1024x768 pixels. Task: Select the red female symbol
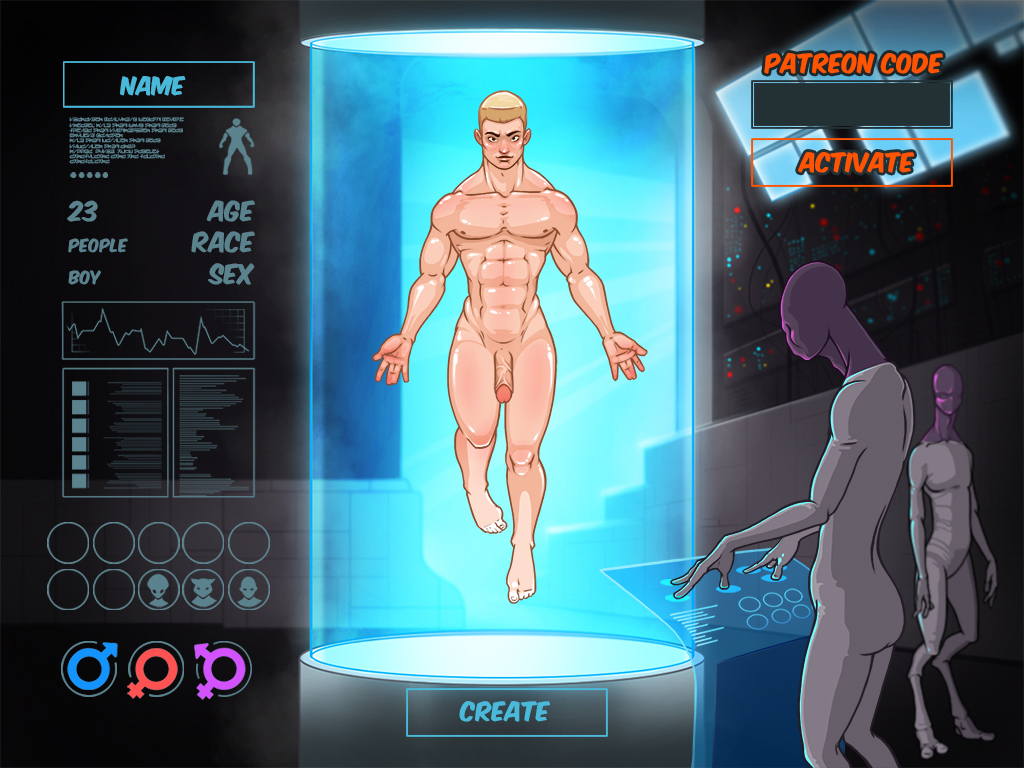[155, 668]
